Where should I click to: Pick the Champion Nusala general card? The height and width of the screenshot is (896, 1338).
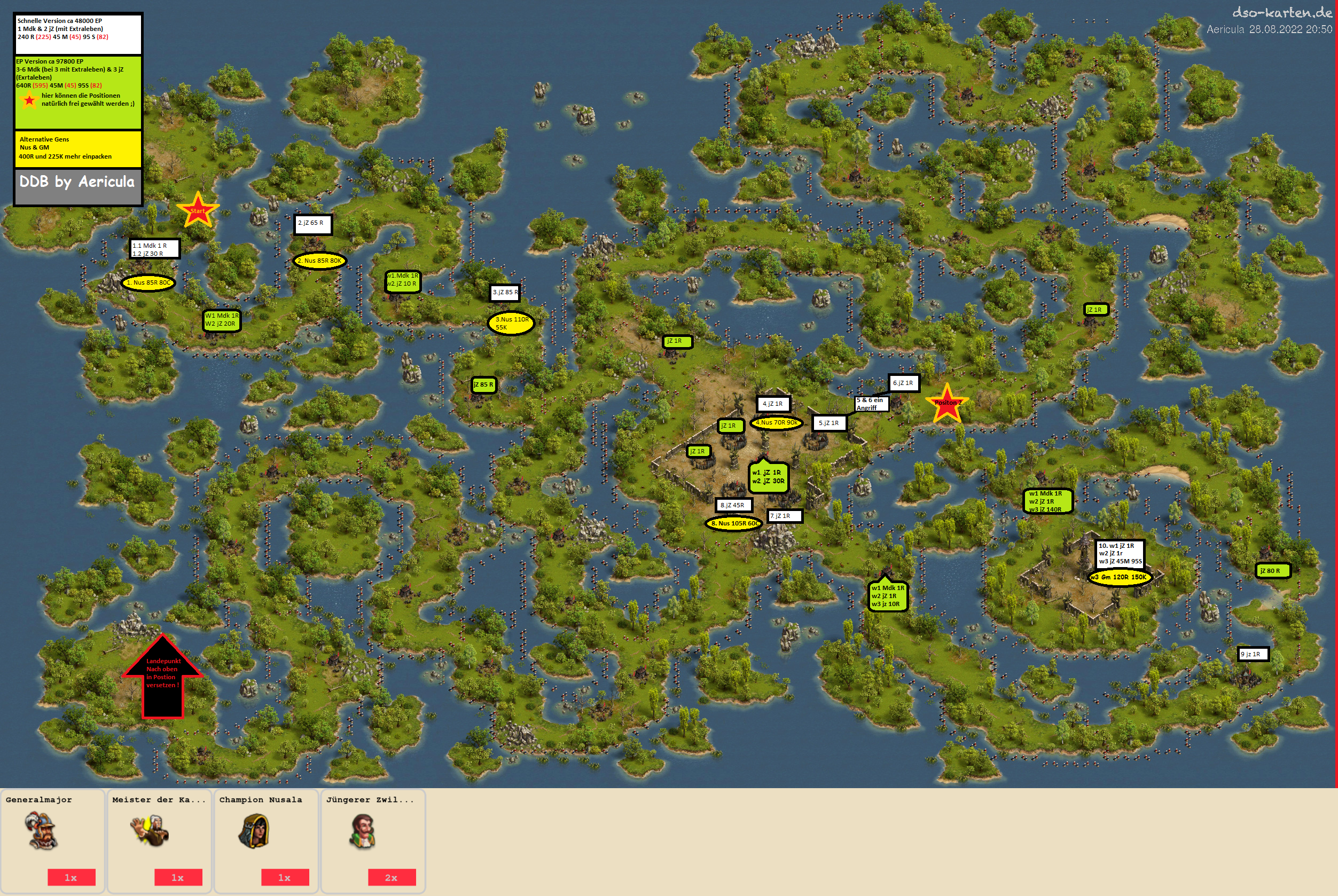point(266,840)
